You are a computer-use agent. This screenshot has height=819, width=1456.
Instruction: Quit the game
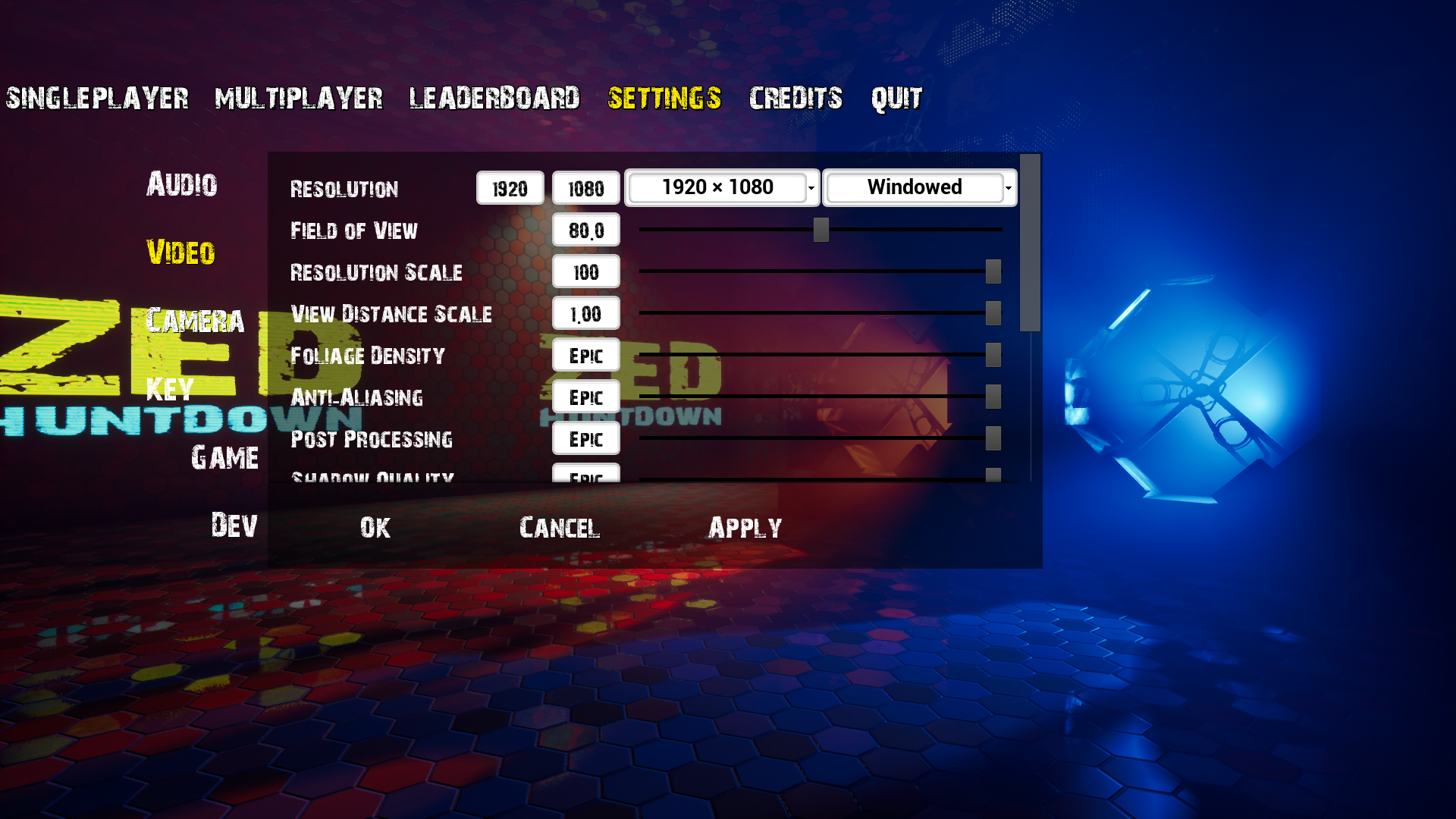tap(896, 99)
